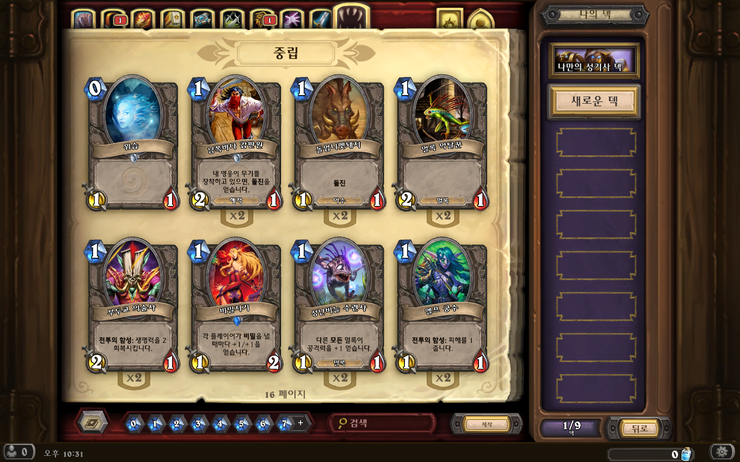Filter cards by mana cost 3

coord(200,423)
